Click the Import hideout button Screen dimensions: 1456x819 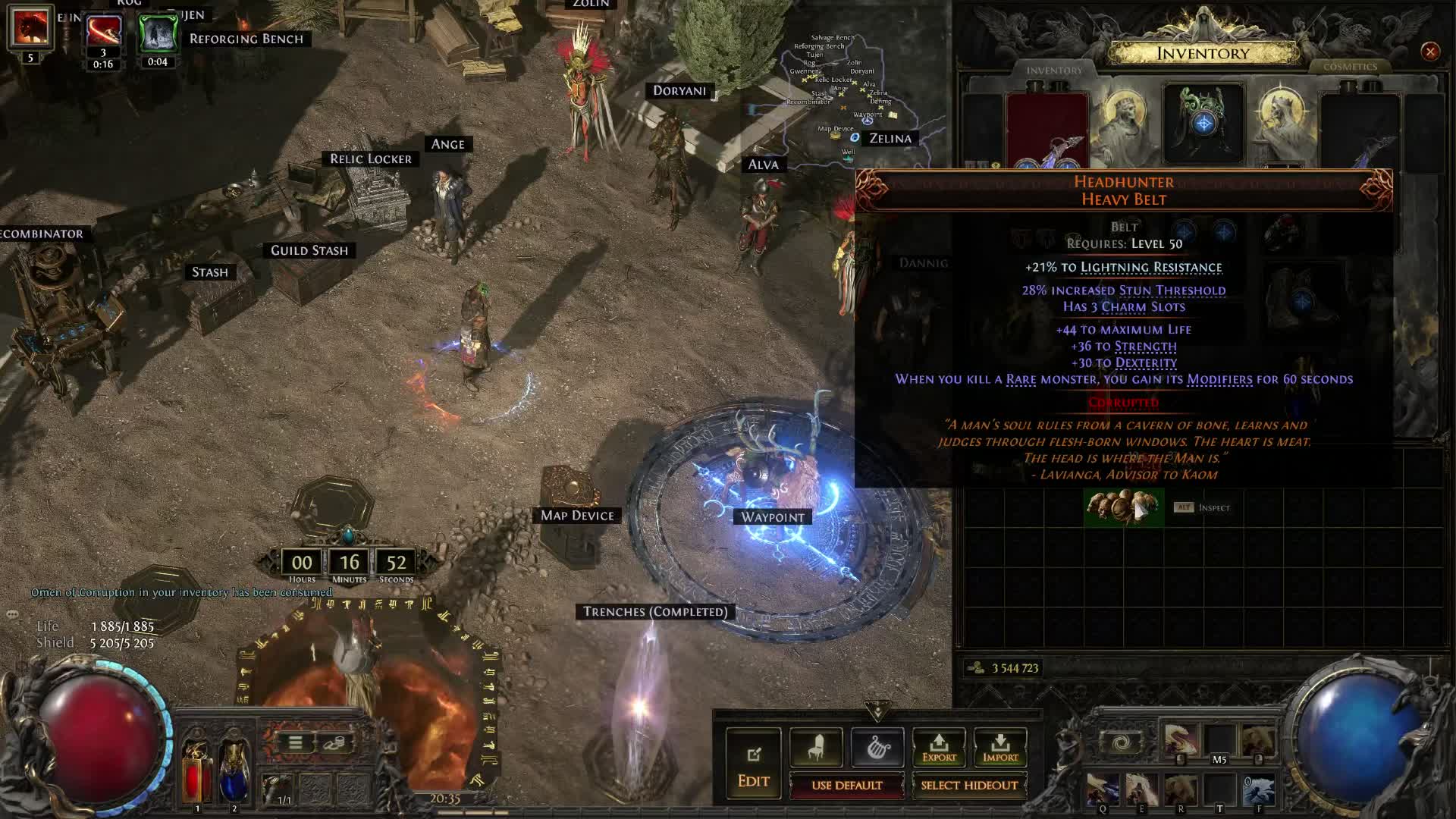pos(1000,748)
